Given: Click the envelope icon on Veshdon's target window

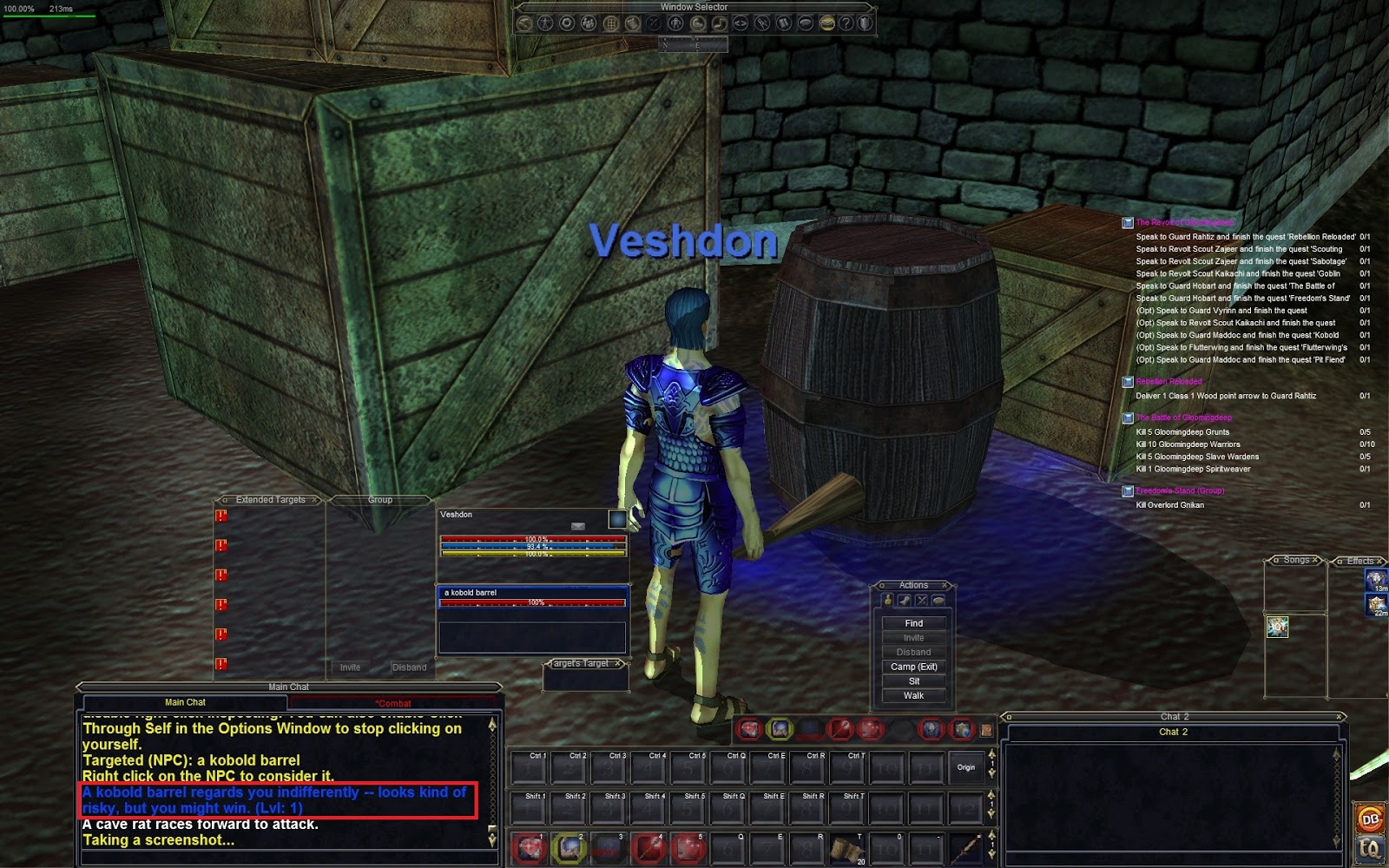Looking at the screenshot, I should click(578, 526).
